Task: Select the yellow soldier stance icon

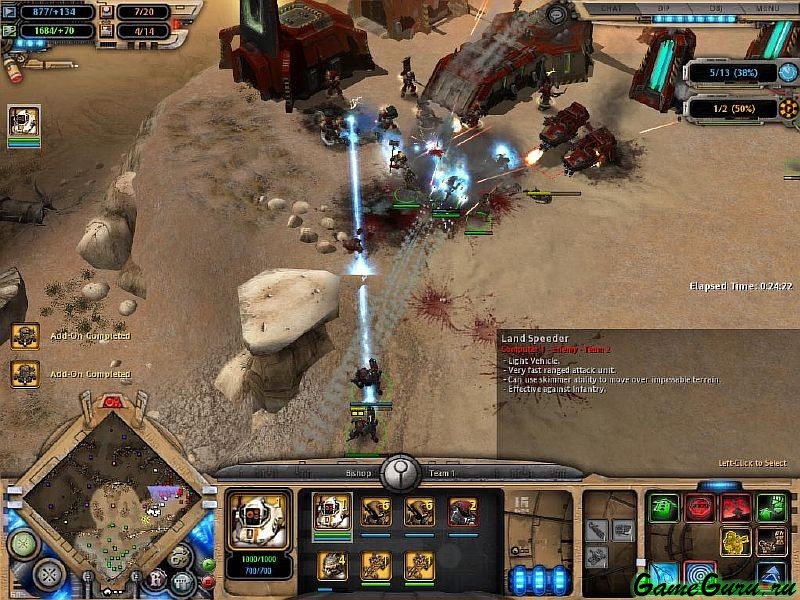Action: pyautogui.click(x=735, y=543)
